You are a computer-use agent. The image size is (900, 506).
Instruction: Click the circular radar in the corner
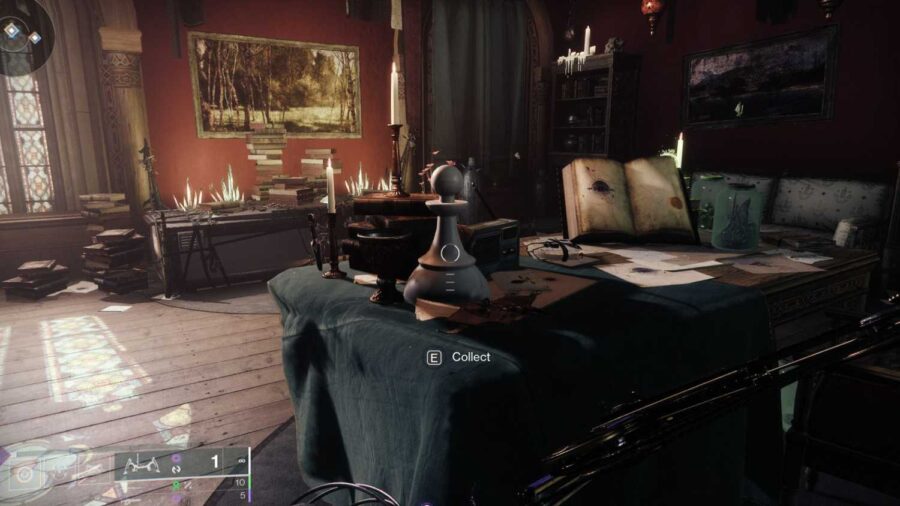pos(24,34)
